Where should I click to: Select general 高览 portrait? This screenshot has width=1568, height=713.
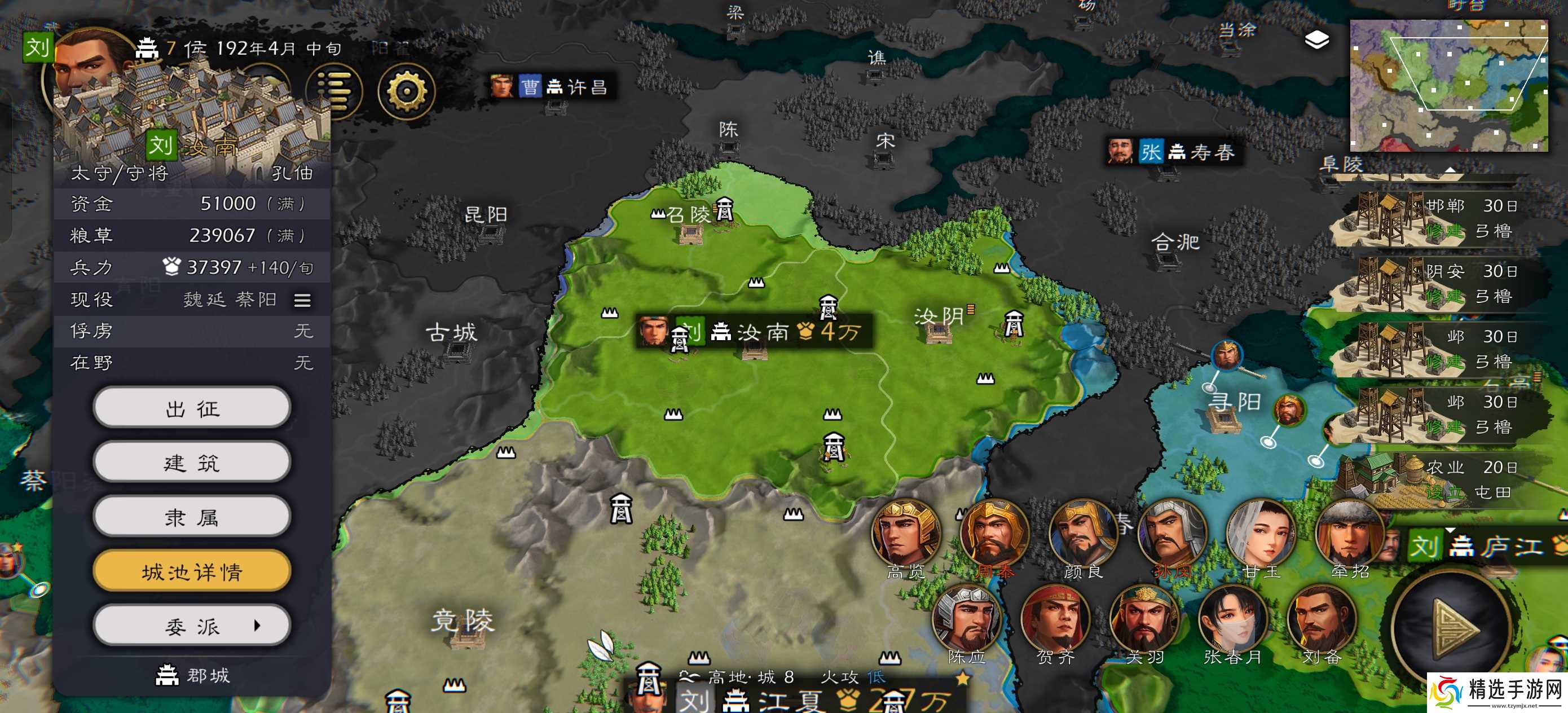(x=906, y=534)
